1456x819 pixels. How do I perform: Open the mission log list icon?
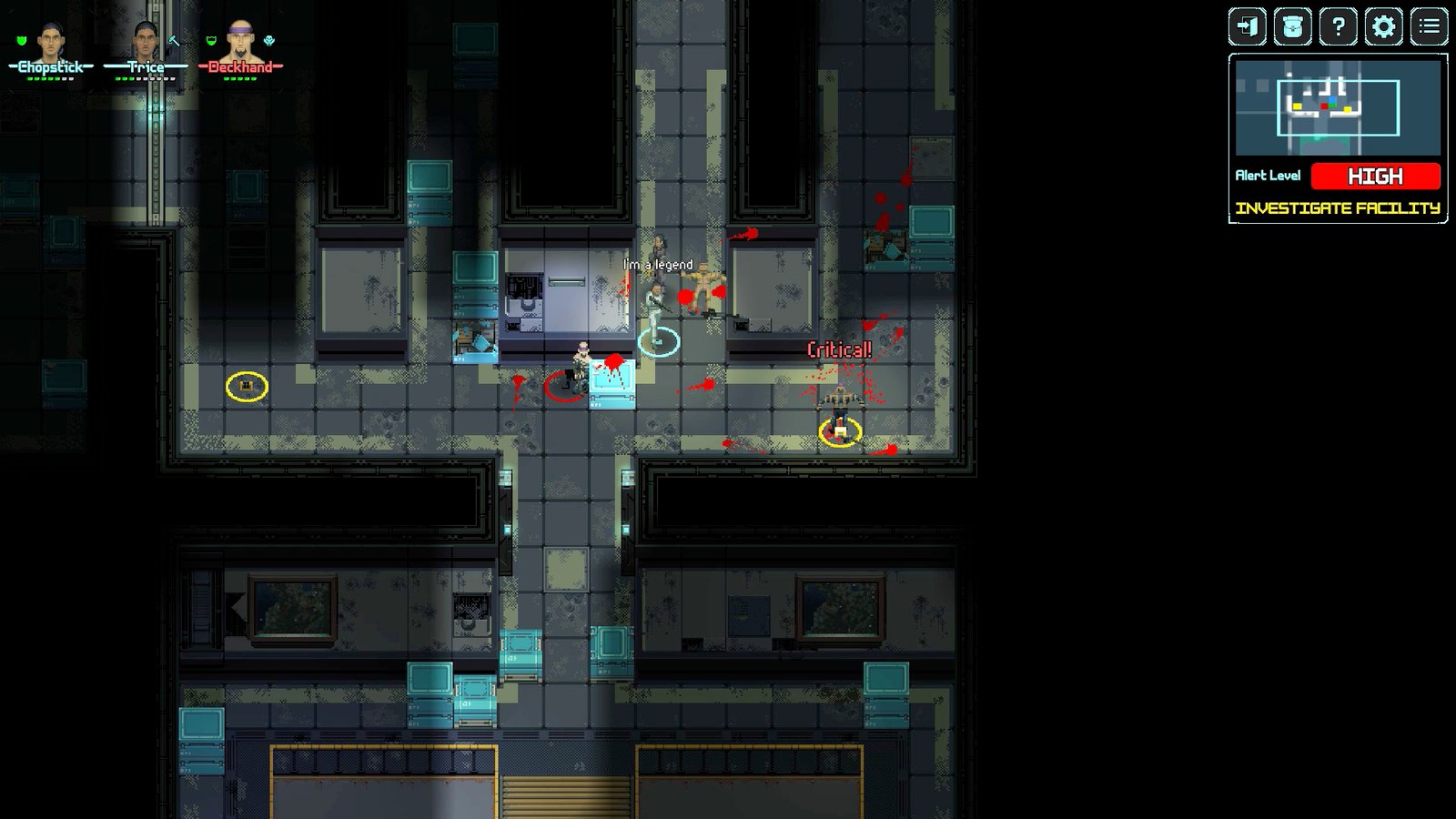click(x=1429, y=27)
